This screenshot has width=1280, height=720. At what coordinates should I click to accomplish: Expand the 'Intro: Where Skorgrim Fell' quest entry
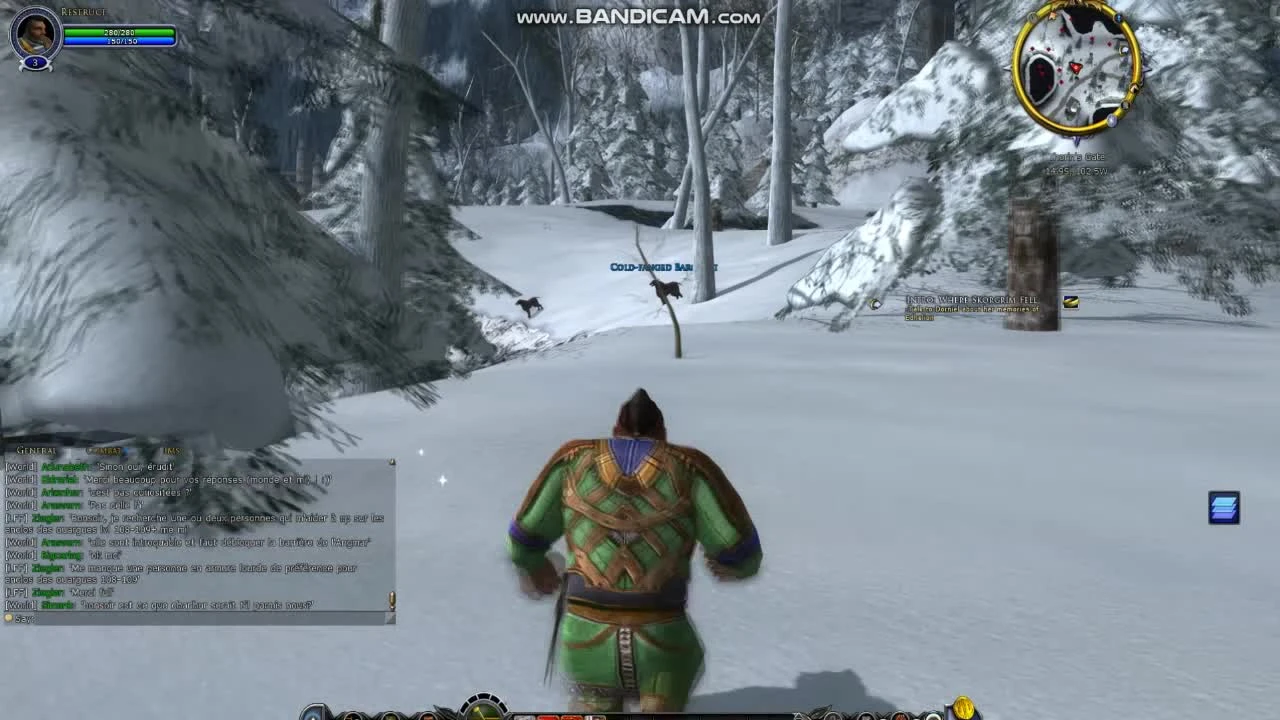pyautogui.click(x=975, y=299)
